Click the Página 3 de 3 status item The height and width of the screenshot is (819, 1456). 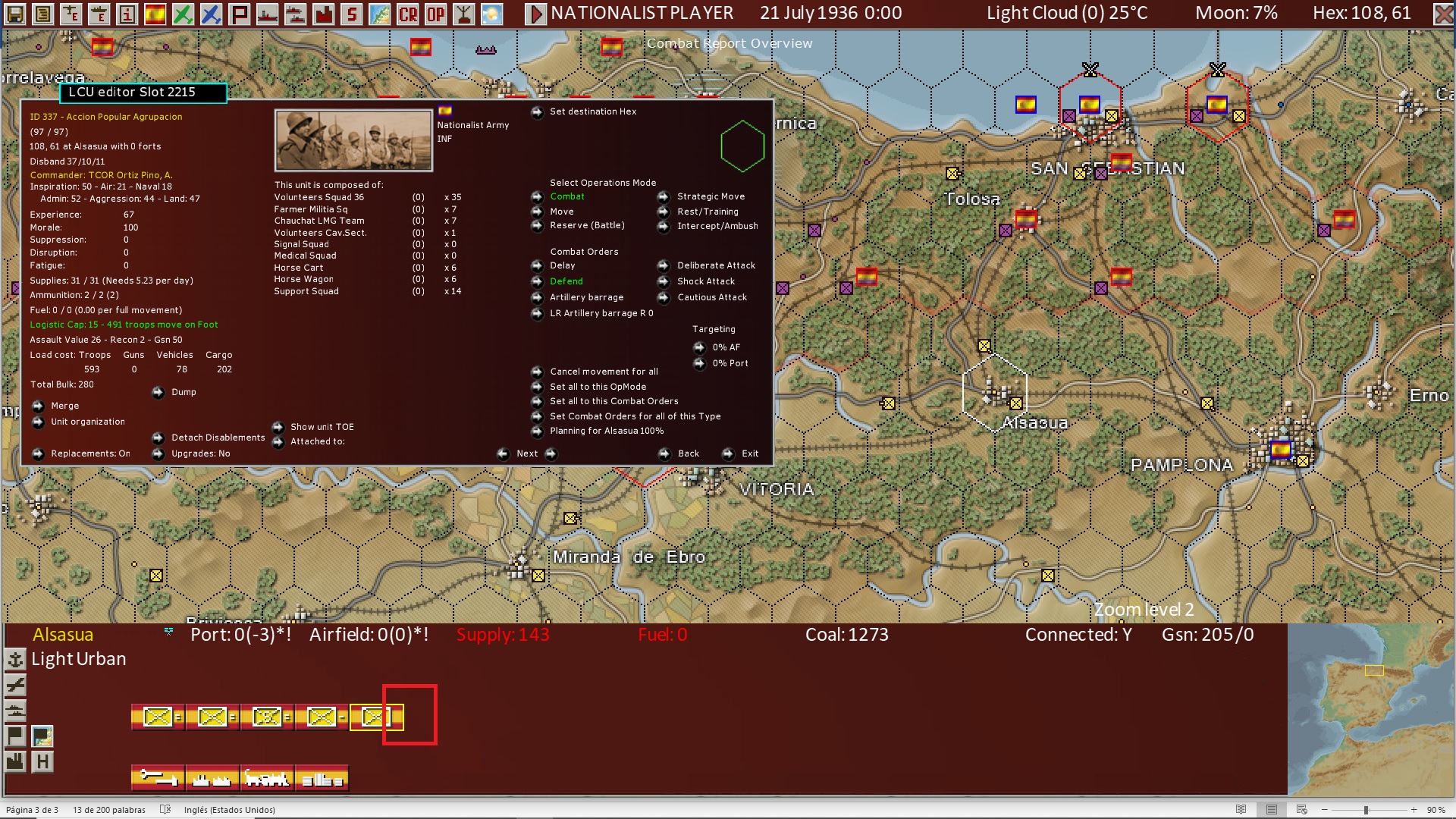point(34,810)
